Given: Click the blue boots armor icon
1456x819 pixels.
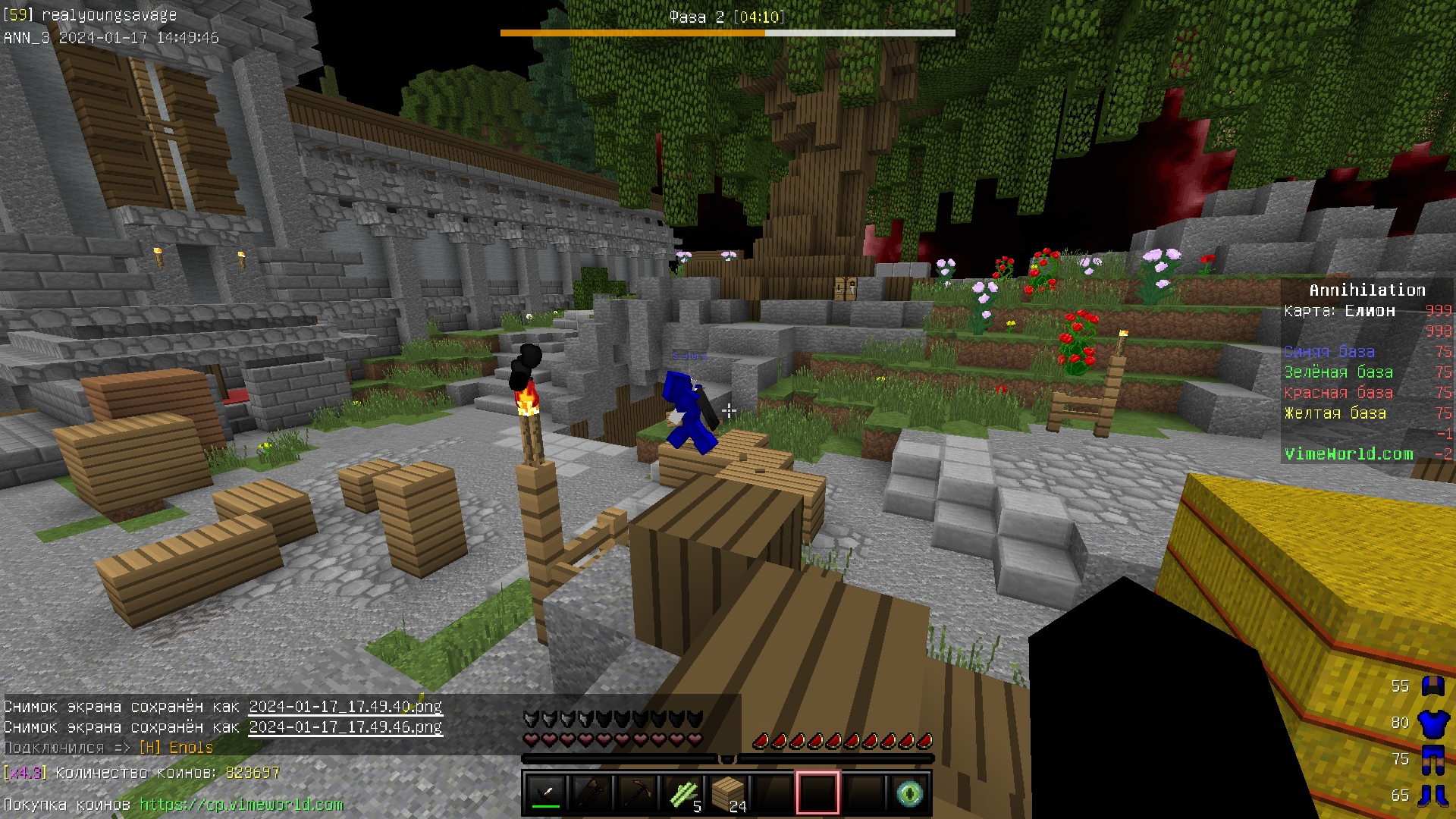Looking at the screenshot, I should tap(1432, 795).
